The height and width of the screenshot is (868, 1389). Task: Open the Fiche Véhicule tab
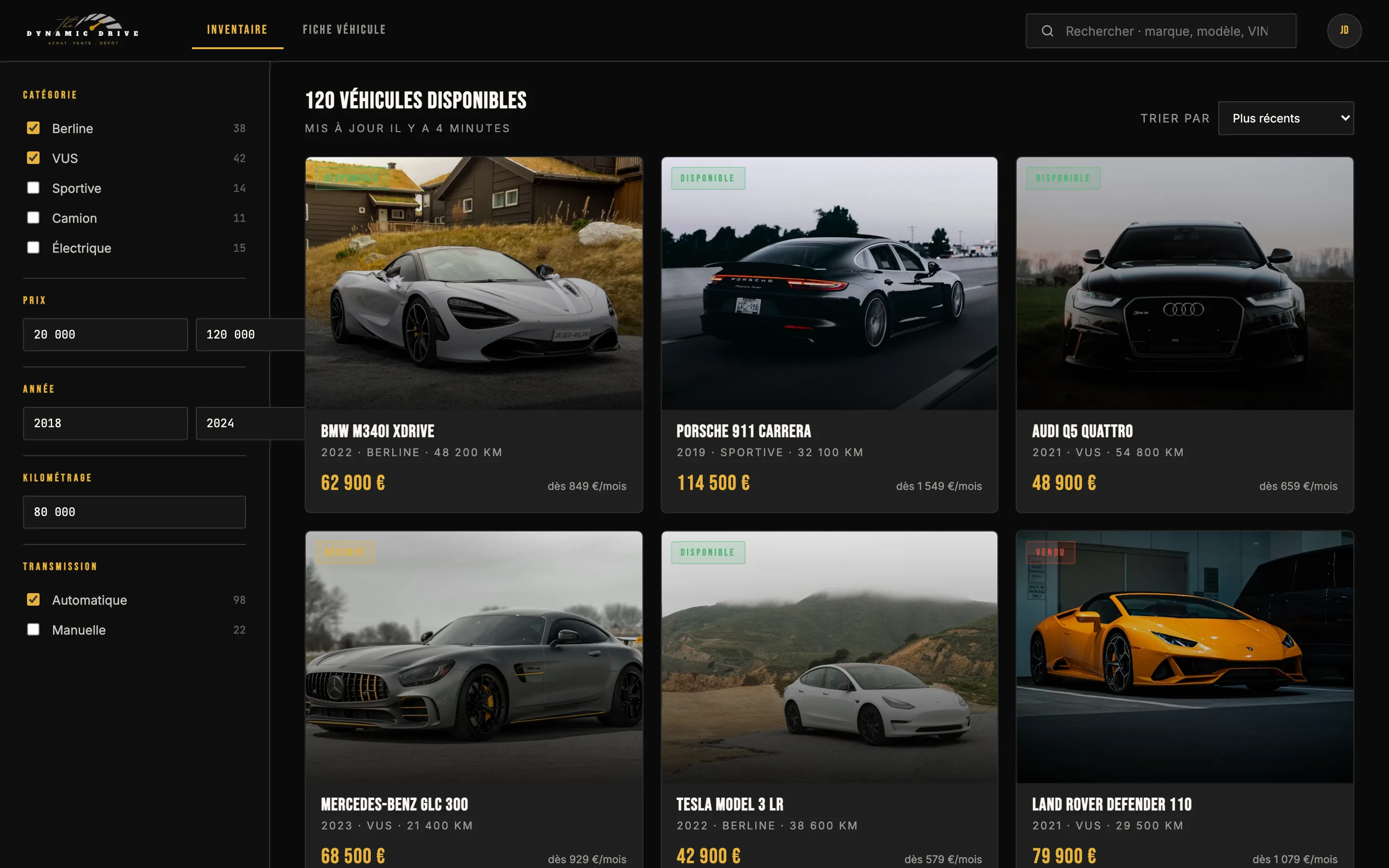pos(344,30)
